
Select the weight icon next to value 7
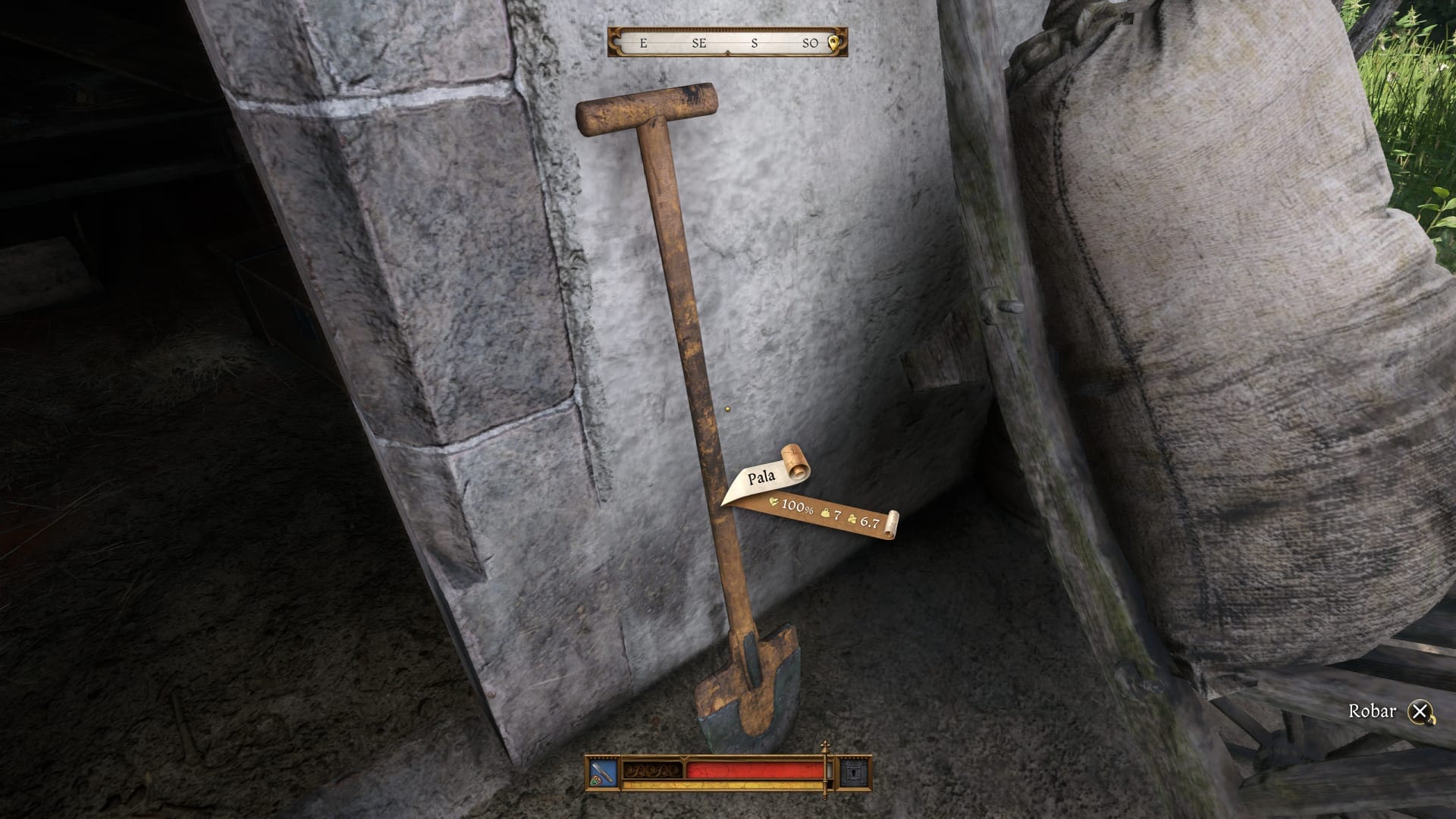point(825,513)
